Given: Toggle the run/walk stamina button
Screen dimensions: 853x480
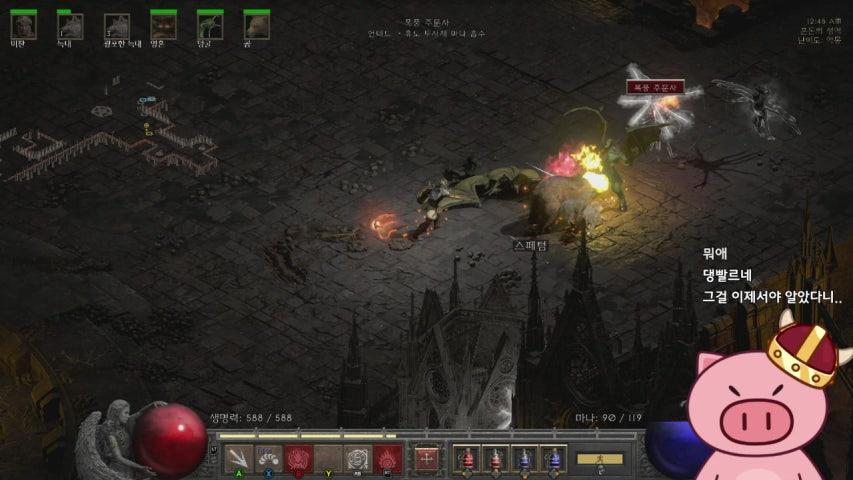Looking at the screenshot, I should point(600,459).
